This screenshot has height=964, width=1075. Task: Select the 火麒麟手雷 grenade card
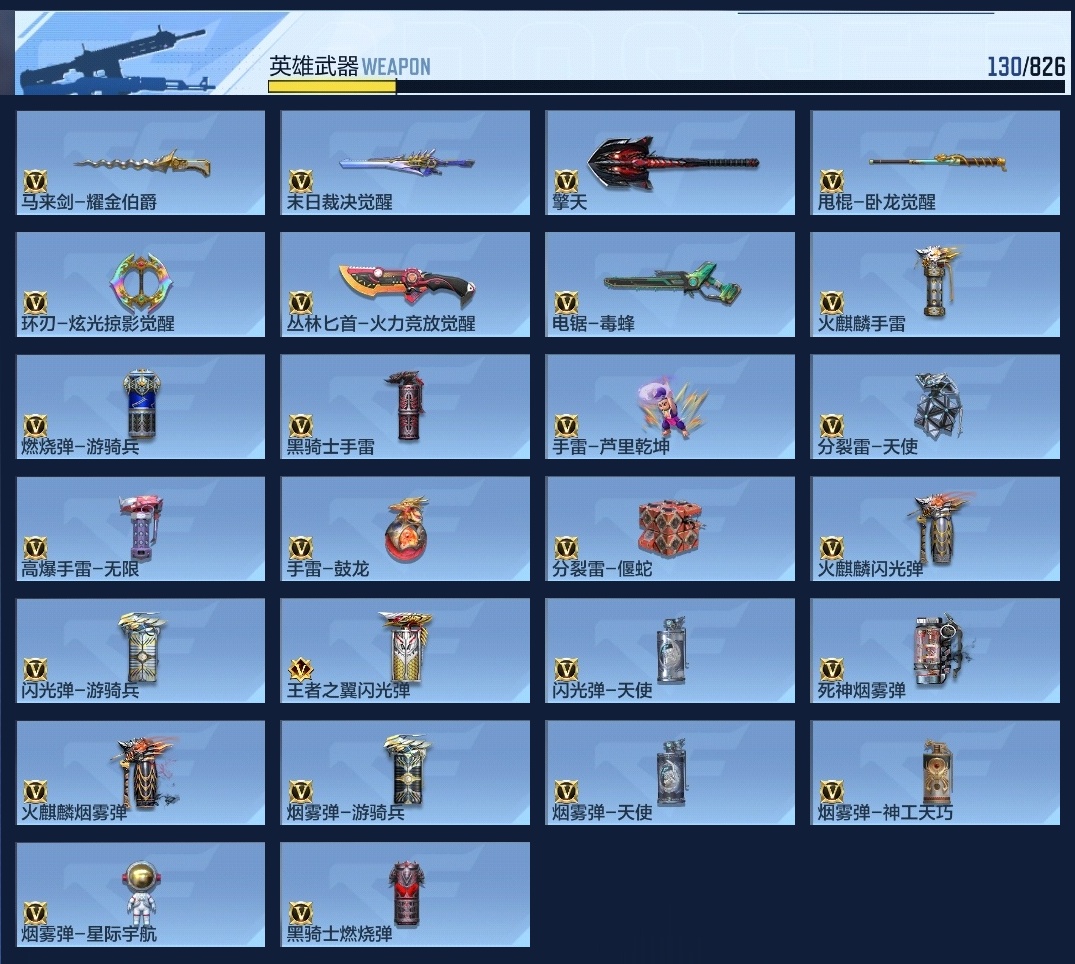tap(935, 284)
